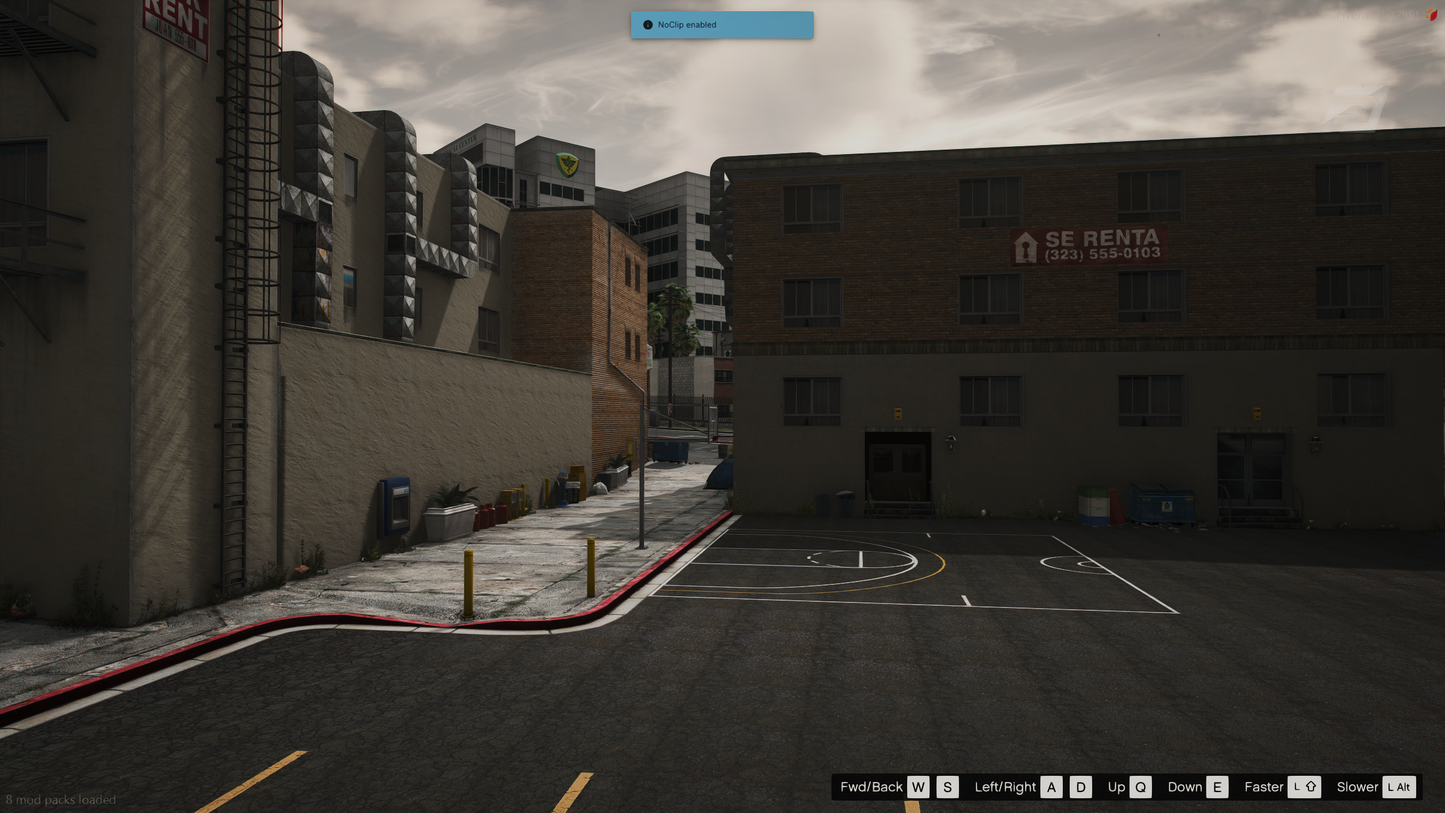Click the Faster label in keybind bar
The height and width of the screenshot is (813, 1445).
[x=1263, y=787]
